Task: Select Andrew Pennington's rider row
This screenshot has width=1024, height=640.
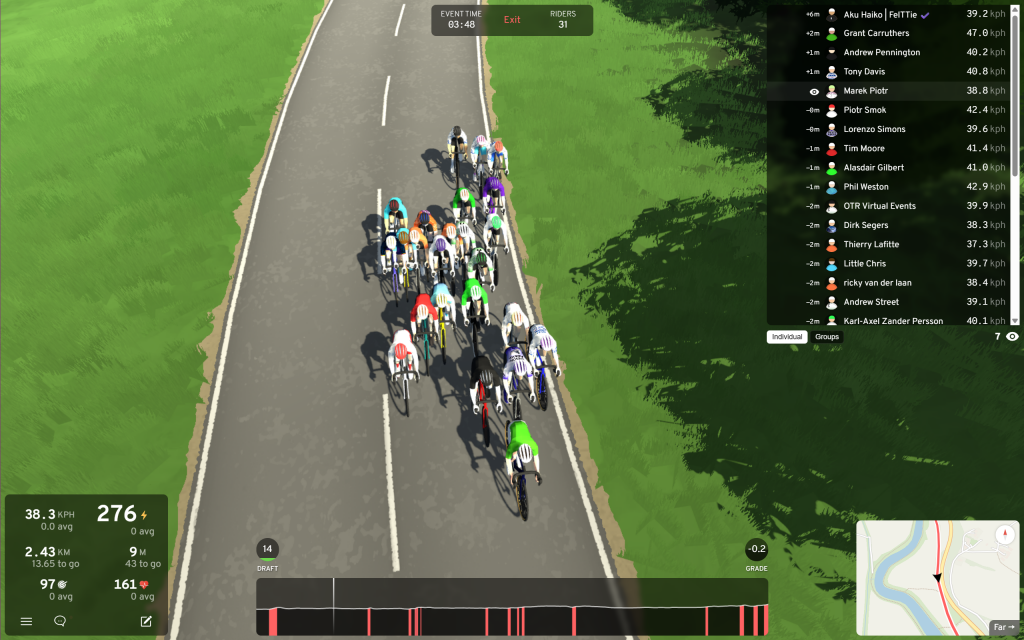Action: (881, 52)
